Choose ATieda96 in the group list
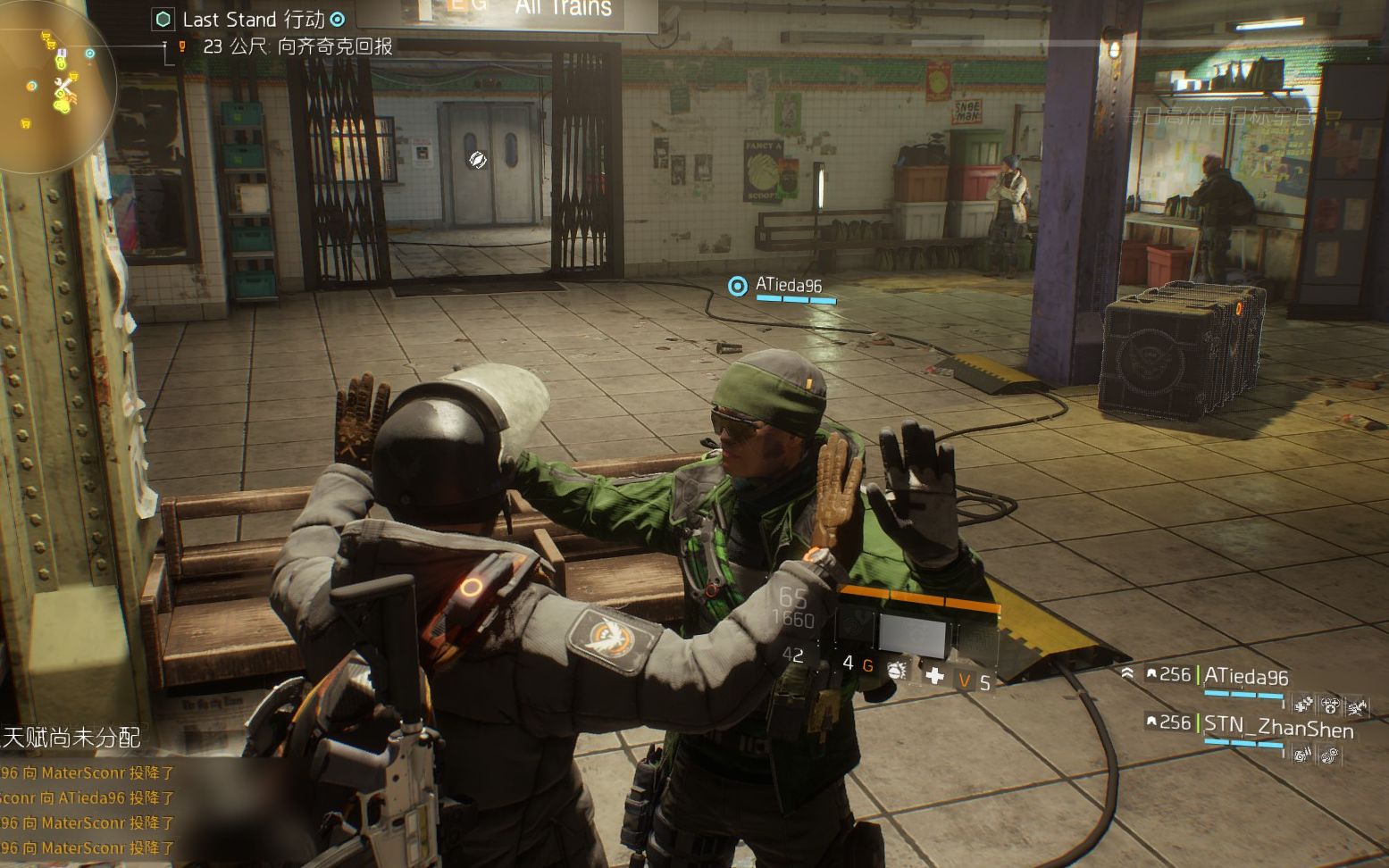The height and width of the screenshot is (868, 1389). [x=1245, y=676]
